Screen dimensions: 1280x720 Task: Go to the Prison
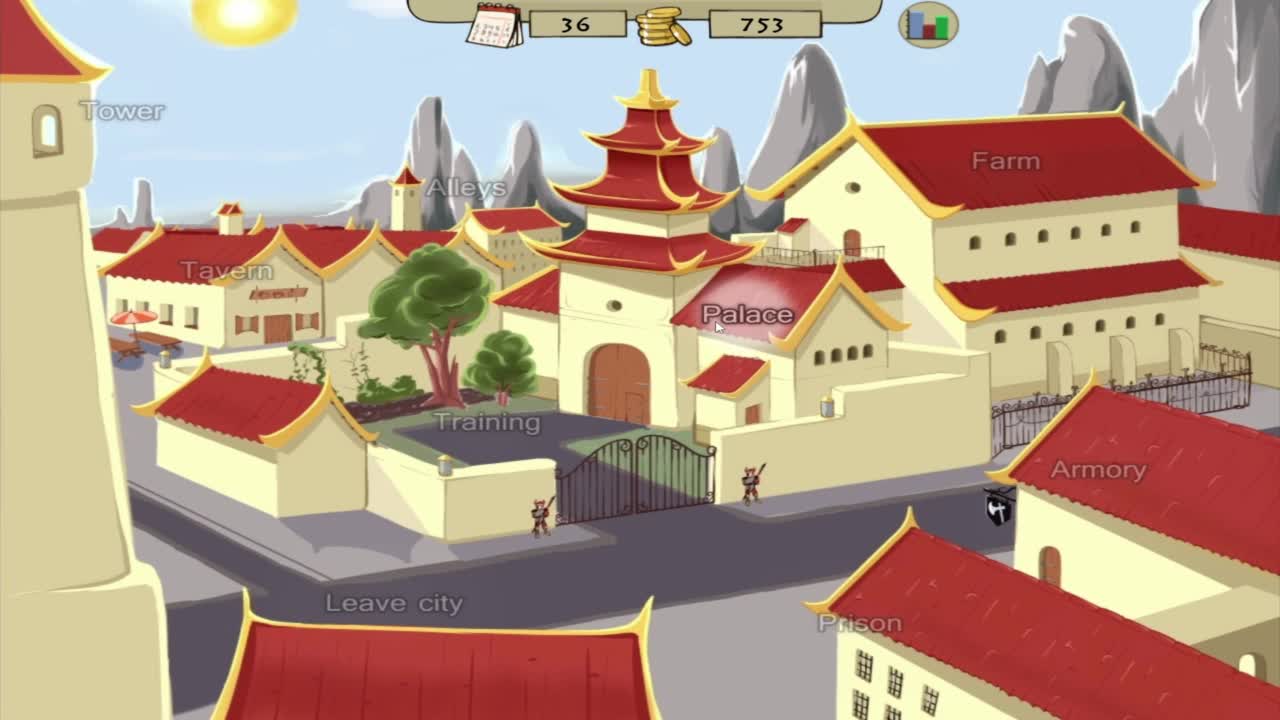tap(859, 623)
